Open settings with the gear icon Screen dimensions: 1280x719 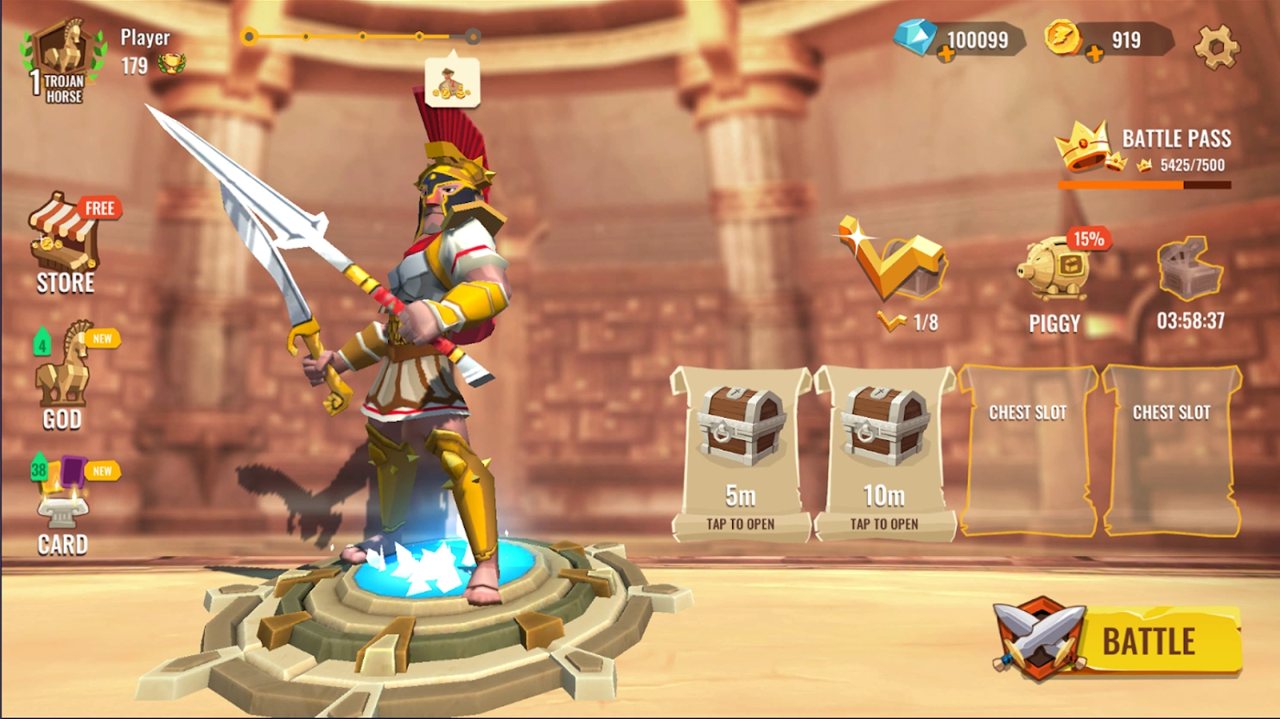(x=1216, y=45)
